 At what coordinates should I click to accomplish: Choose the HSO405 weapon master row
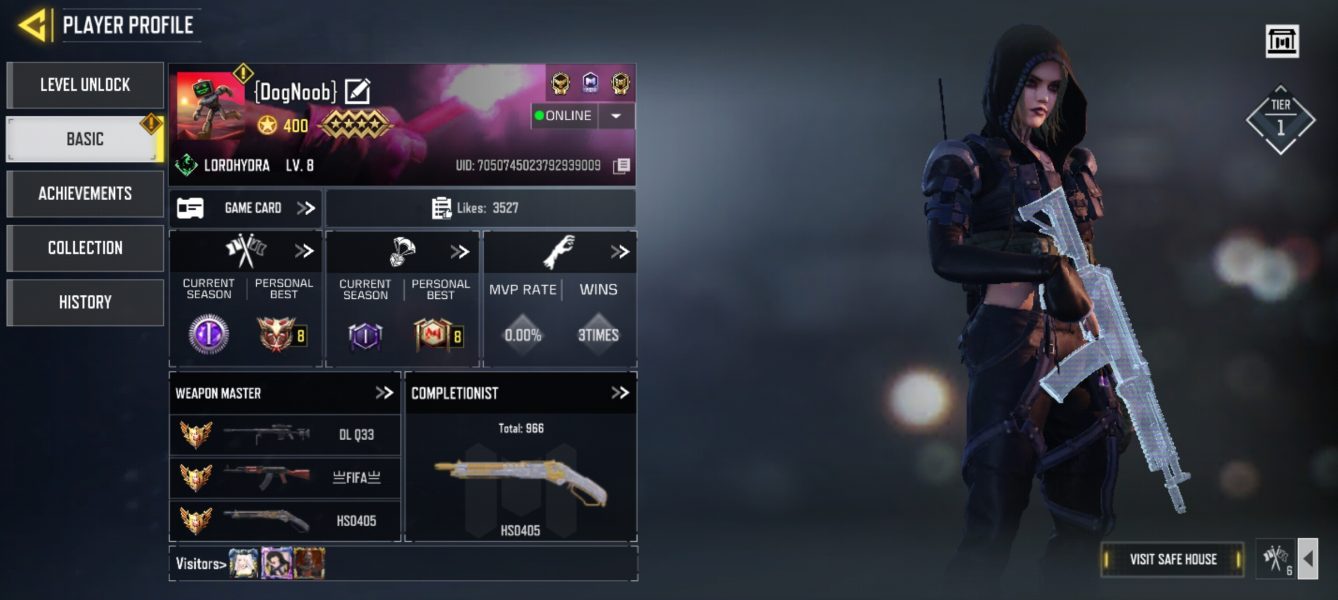(286, 520)
